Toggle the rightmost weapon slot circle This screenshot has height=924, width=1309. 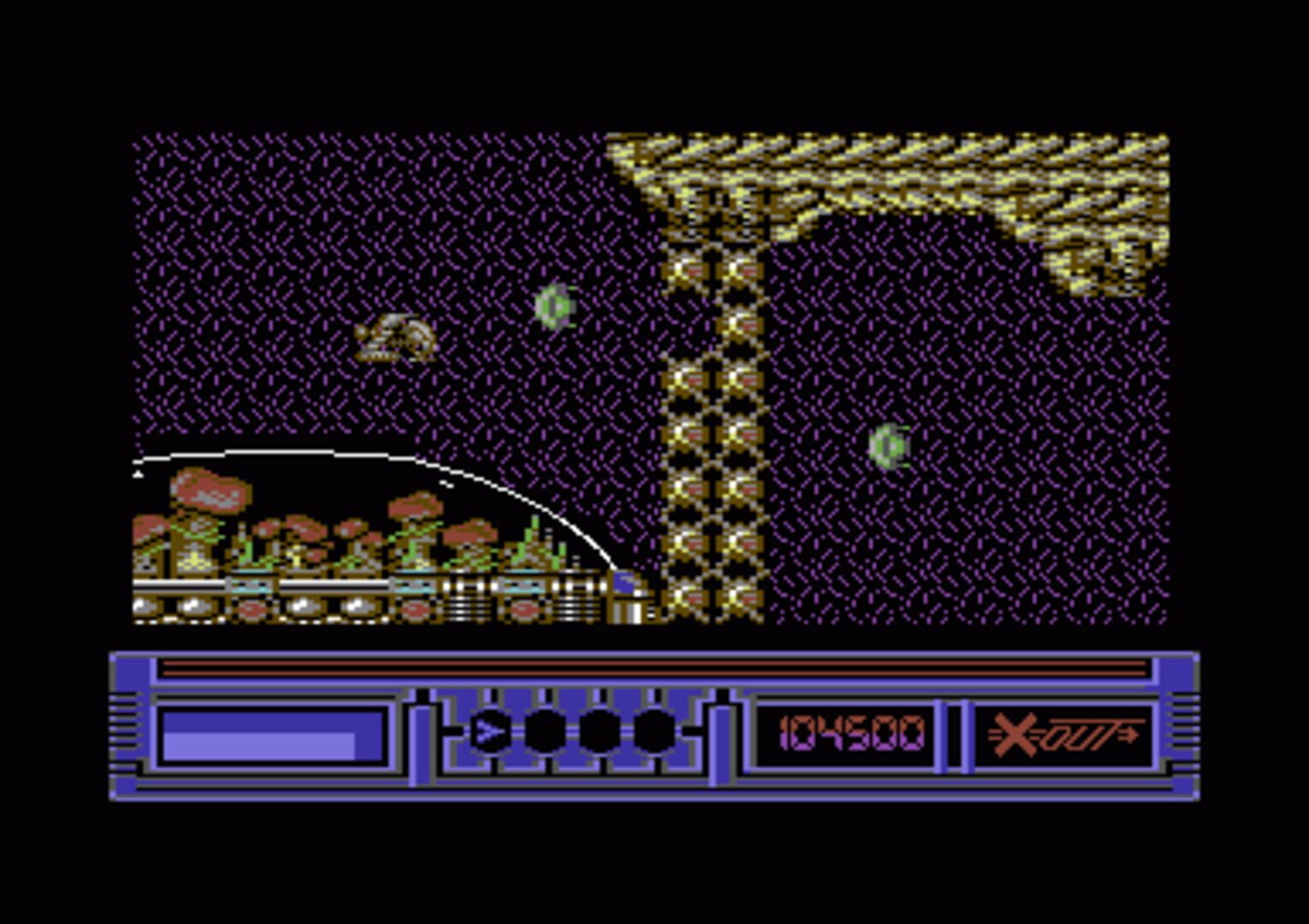(652, 731)
